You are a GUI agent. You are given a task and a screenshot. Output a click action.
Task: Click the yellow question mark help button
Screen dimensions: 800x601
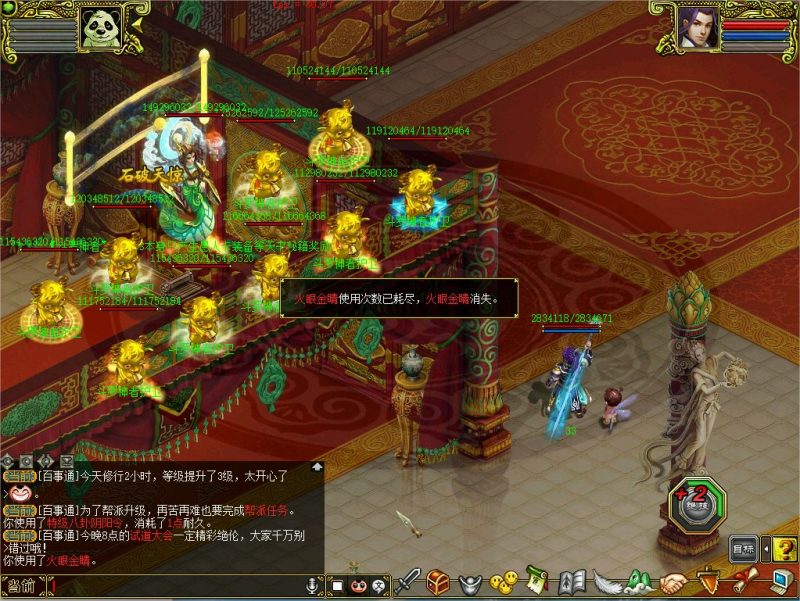785,549
